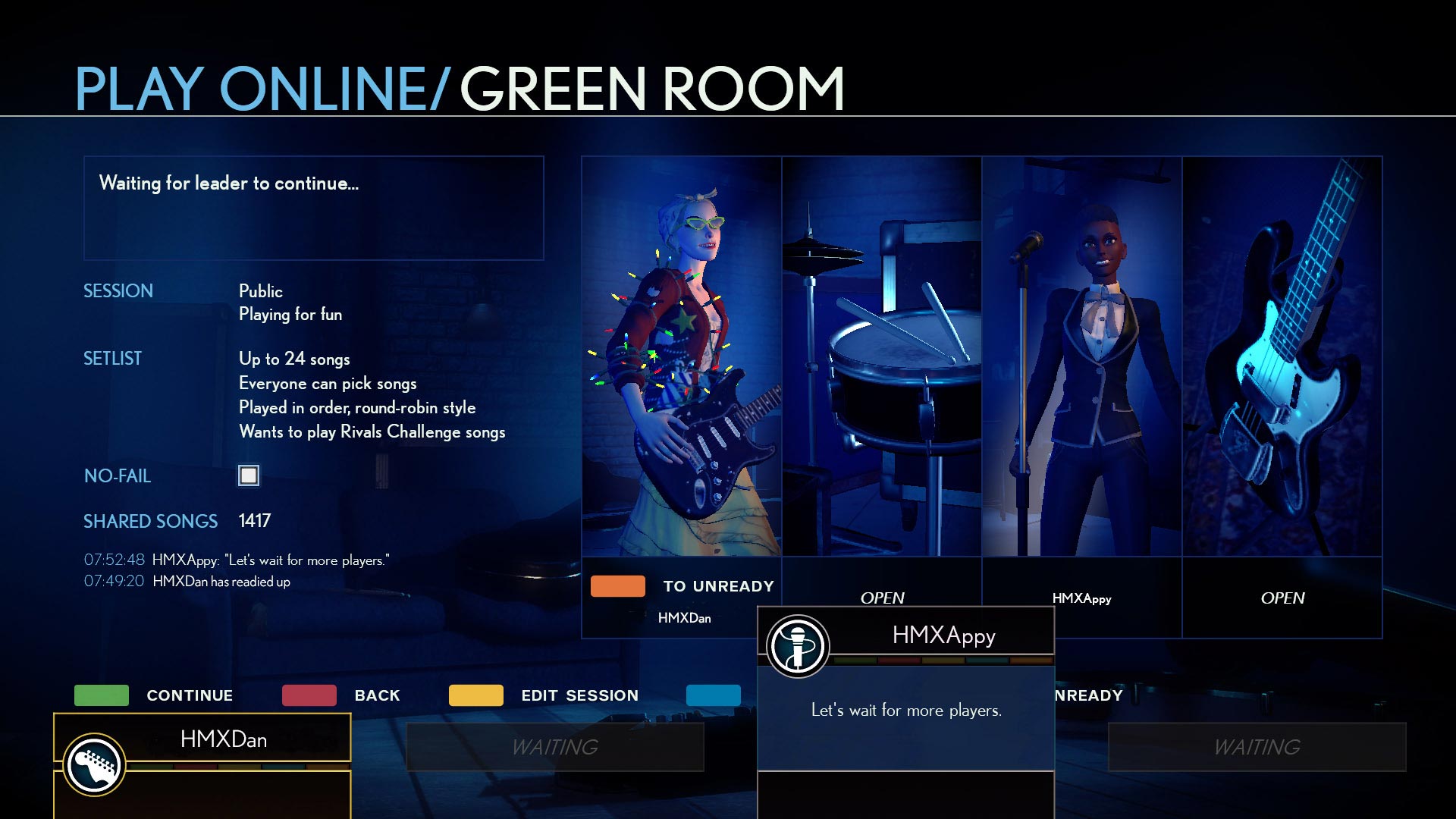1456x819 pixels.
Task: Pick HMXDan's guitarist character panel
Action: [681, 356]
